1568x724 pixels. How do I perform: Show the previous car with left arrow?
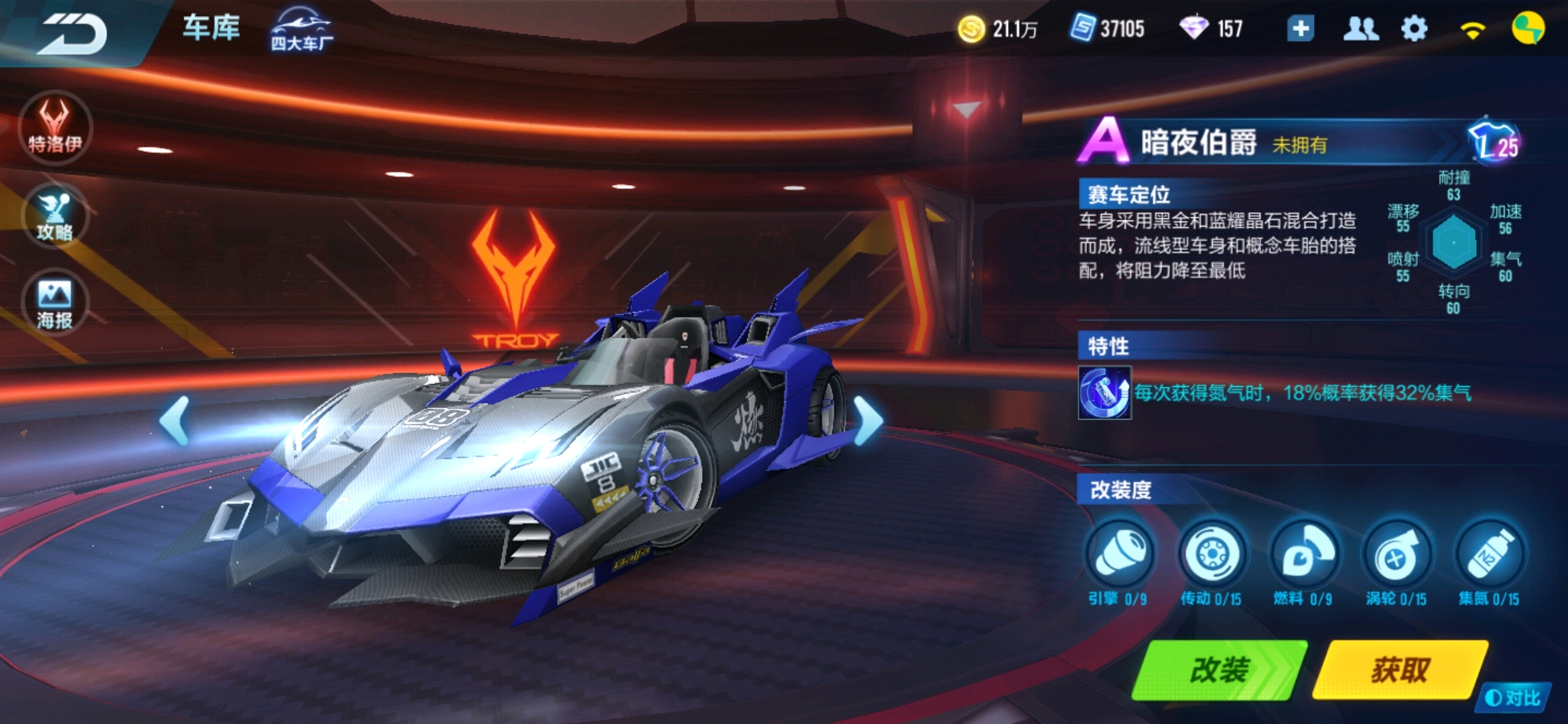pyautogui.click(x=176, y=421)
